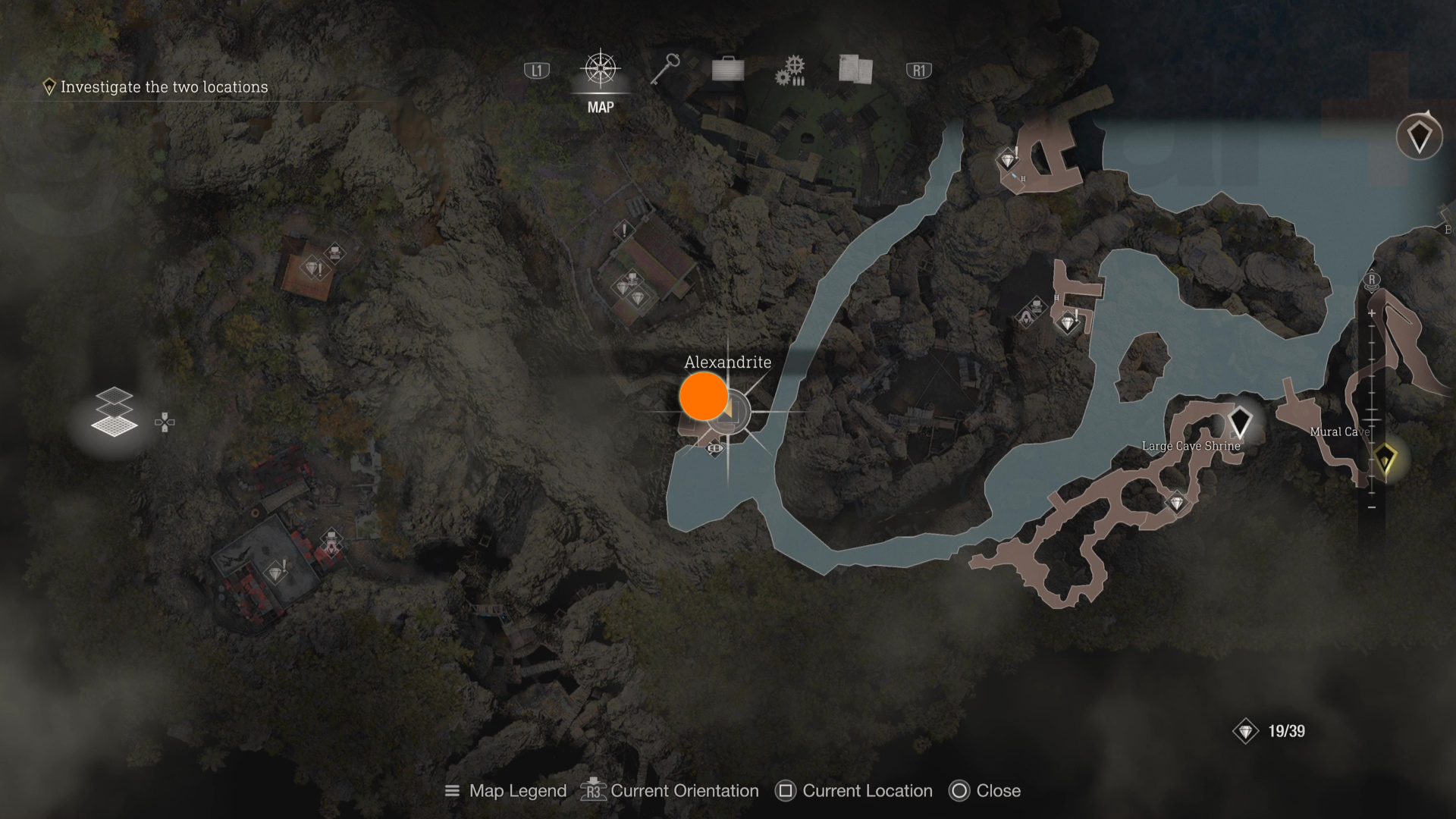1456x819 pixels.
Task: Center the map on Current Location
Action: 854,791
